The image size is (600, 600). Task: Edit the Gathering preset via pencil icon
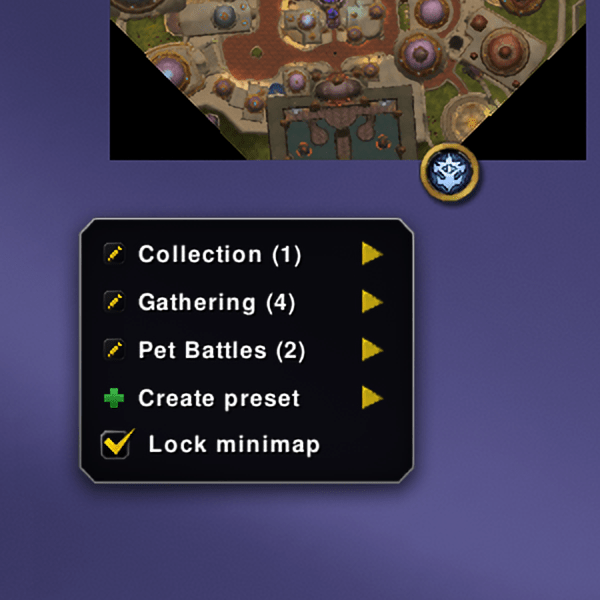[x=113, y=302]
